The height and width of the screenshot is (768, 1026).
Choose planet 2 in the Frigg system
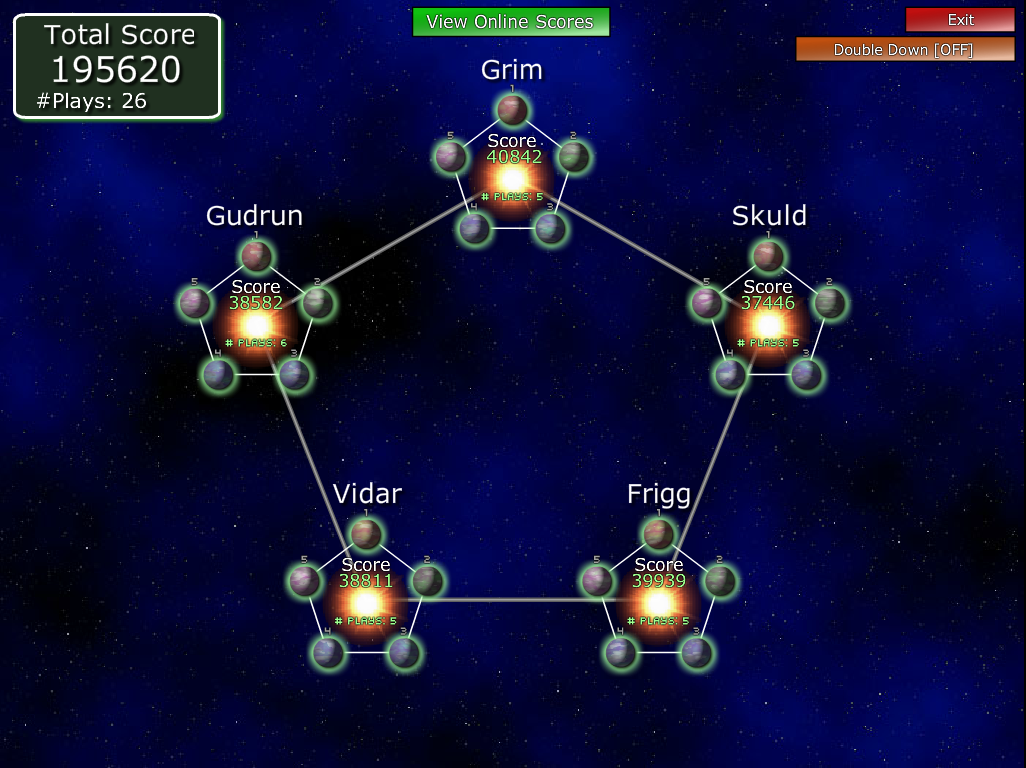tap(719, 580)
